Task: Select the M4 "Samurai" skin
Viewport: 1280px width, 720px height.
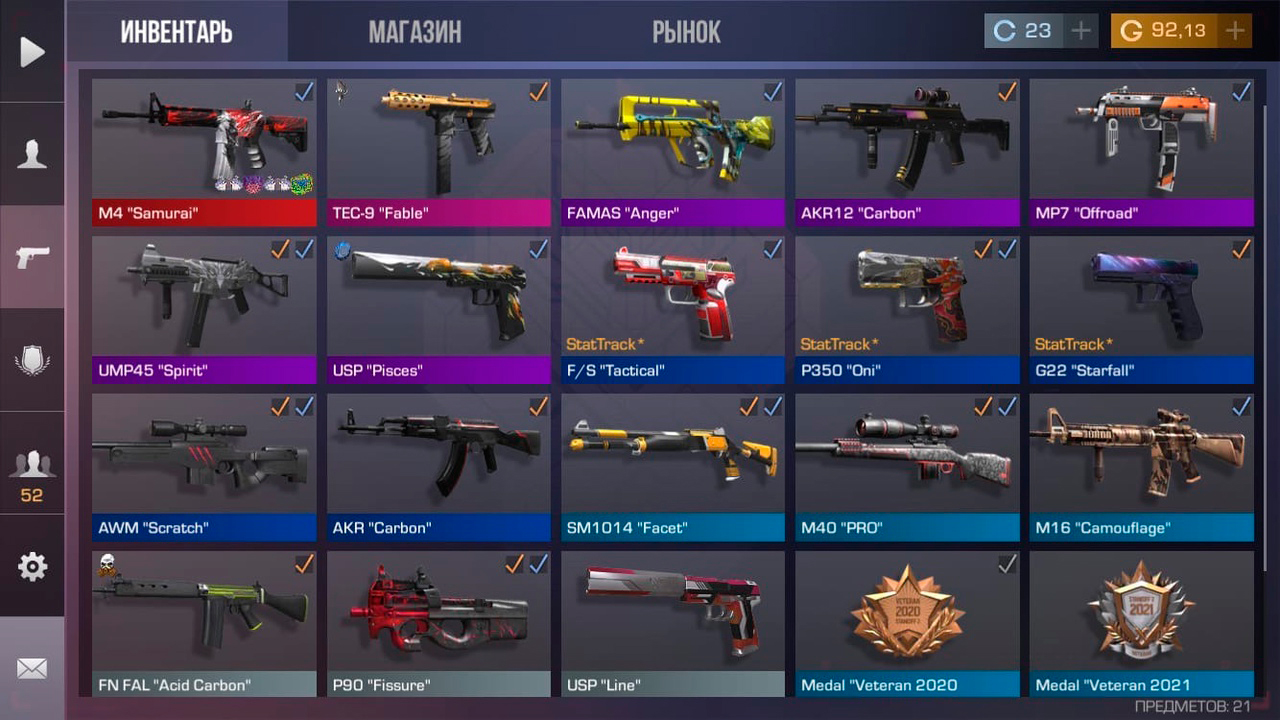Action: (x=204, y=152)
